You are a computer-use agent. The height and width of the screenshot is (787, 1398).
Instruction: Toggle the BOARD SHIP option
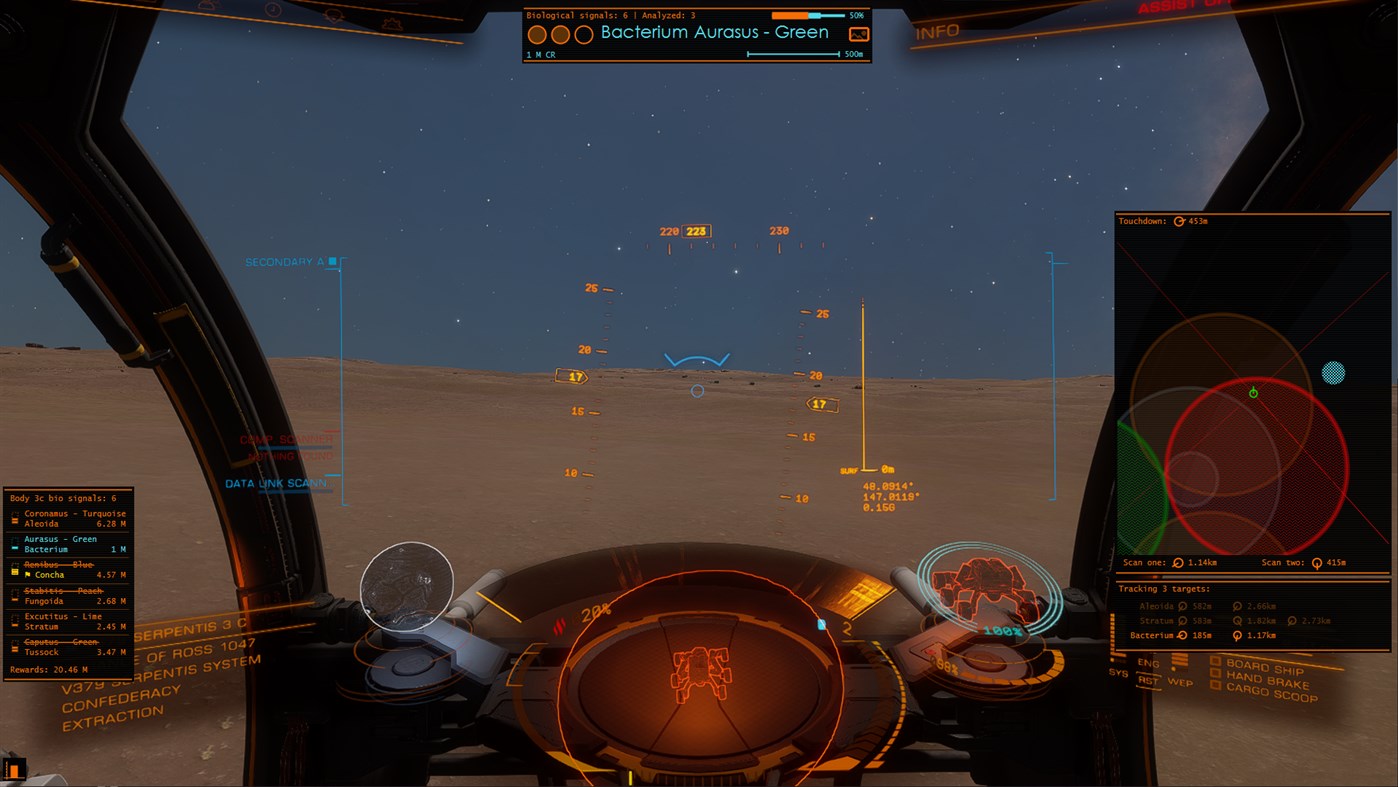tap(1216, 662)
